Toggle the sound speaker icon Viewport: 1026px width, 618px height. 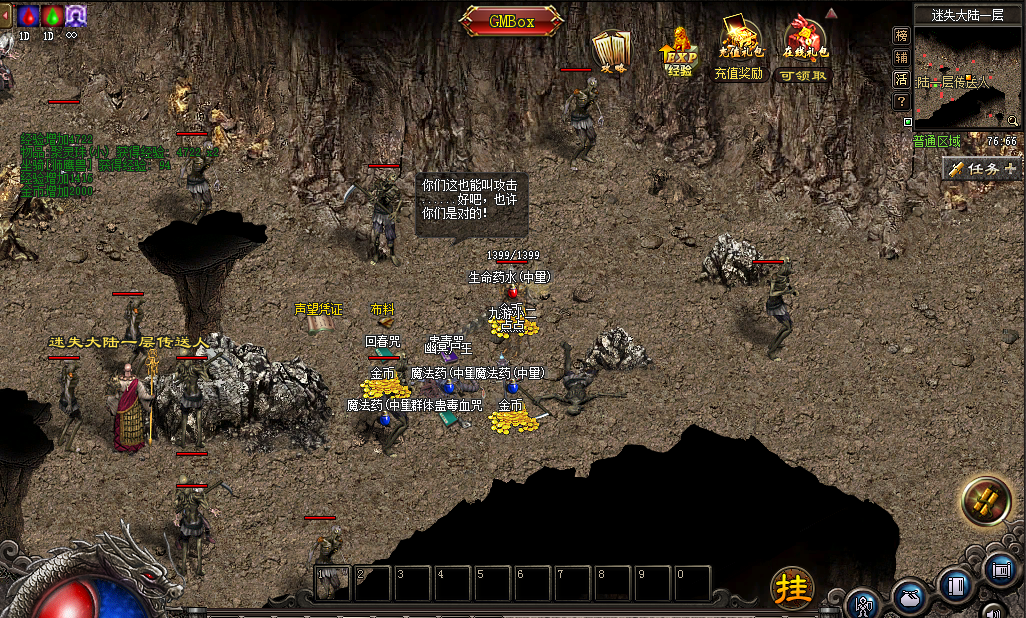(x=992, y=610)
